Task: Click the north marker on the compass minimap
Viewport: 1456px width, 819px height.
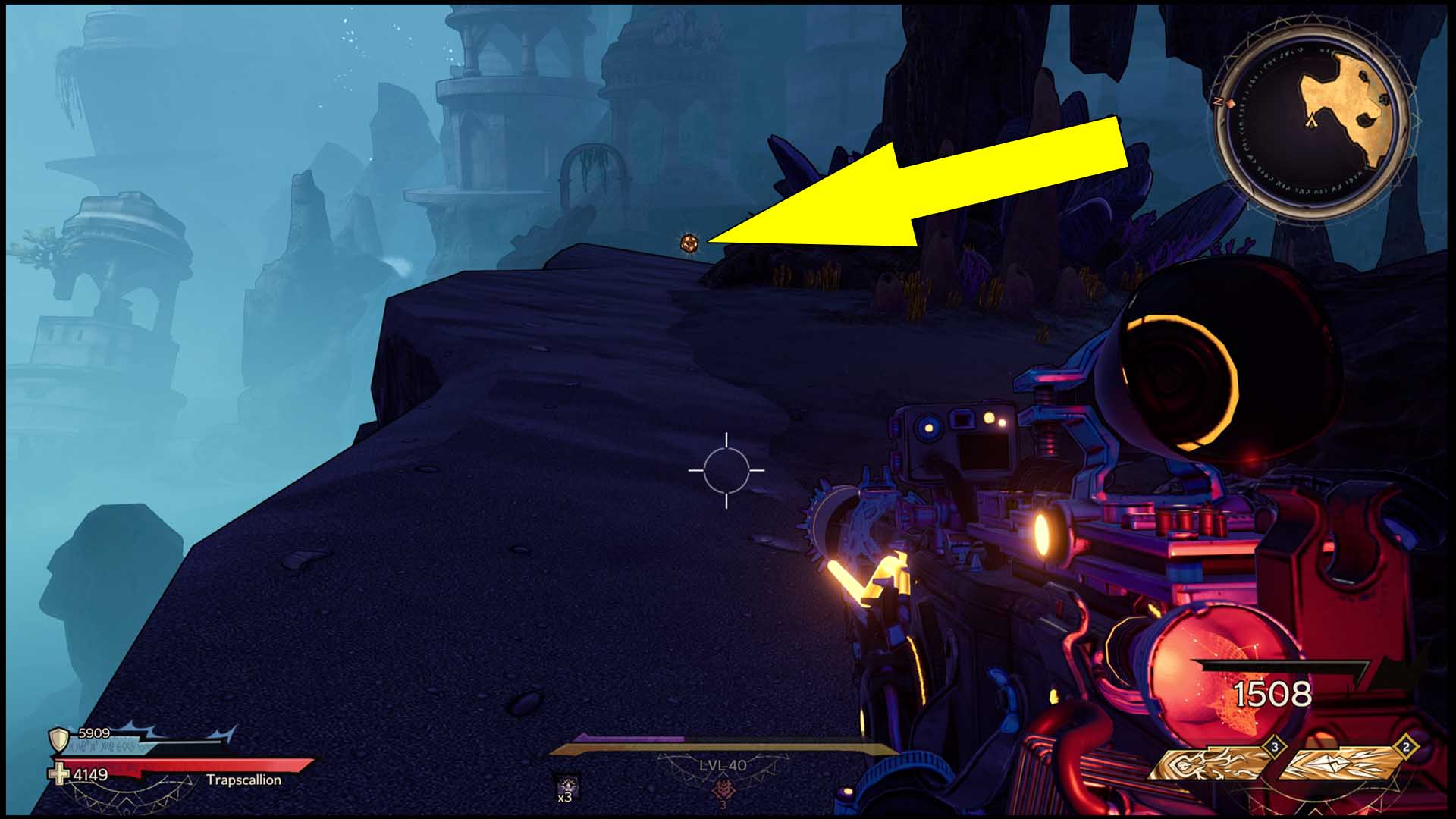Action: (1218, 100)
